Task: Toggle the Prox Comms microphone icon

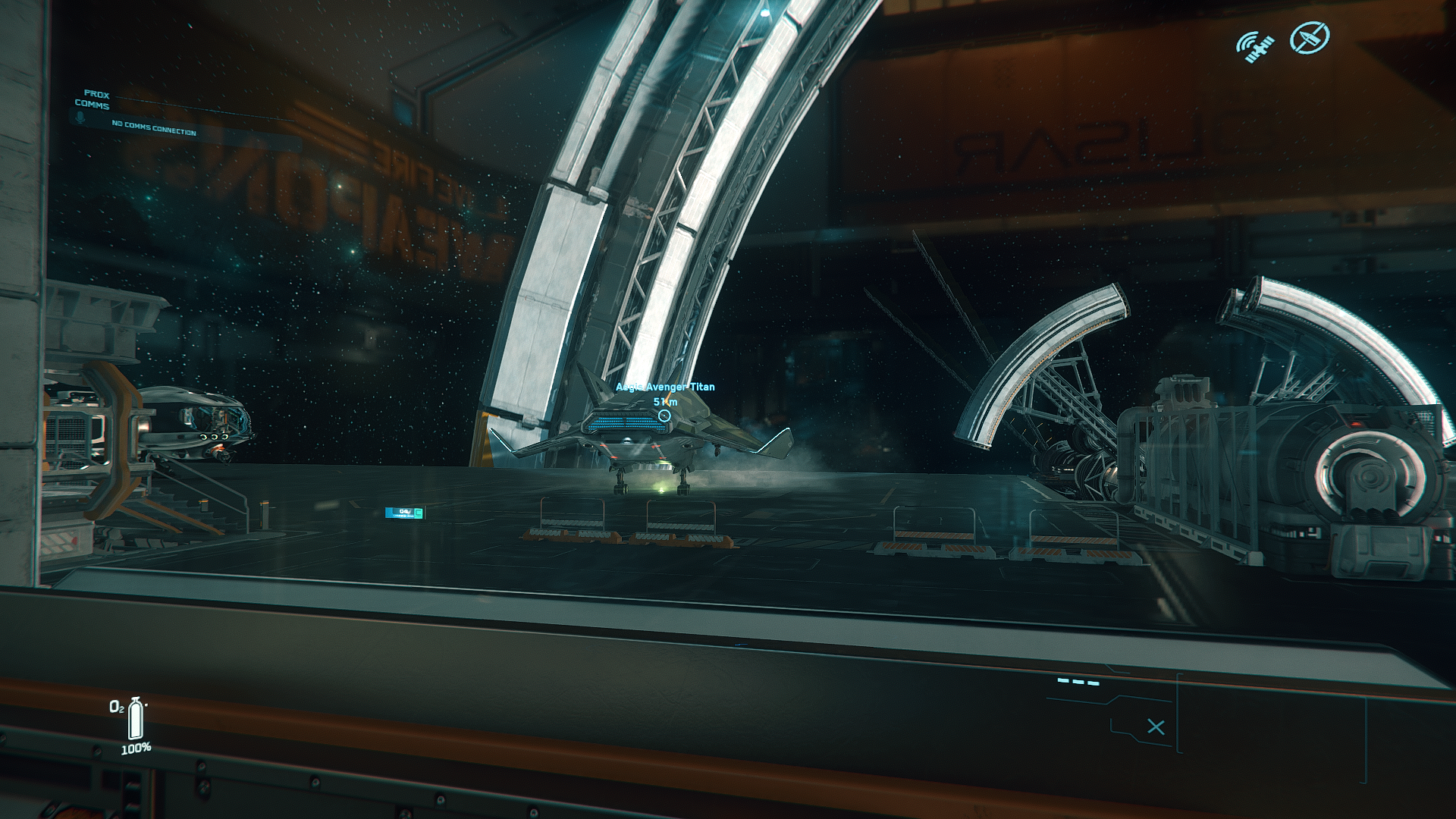Action: coord(80,118)
